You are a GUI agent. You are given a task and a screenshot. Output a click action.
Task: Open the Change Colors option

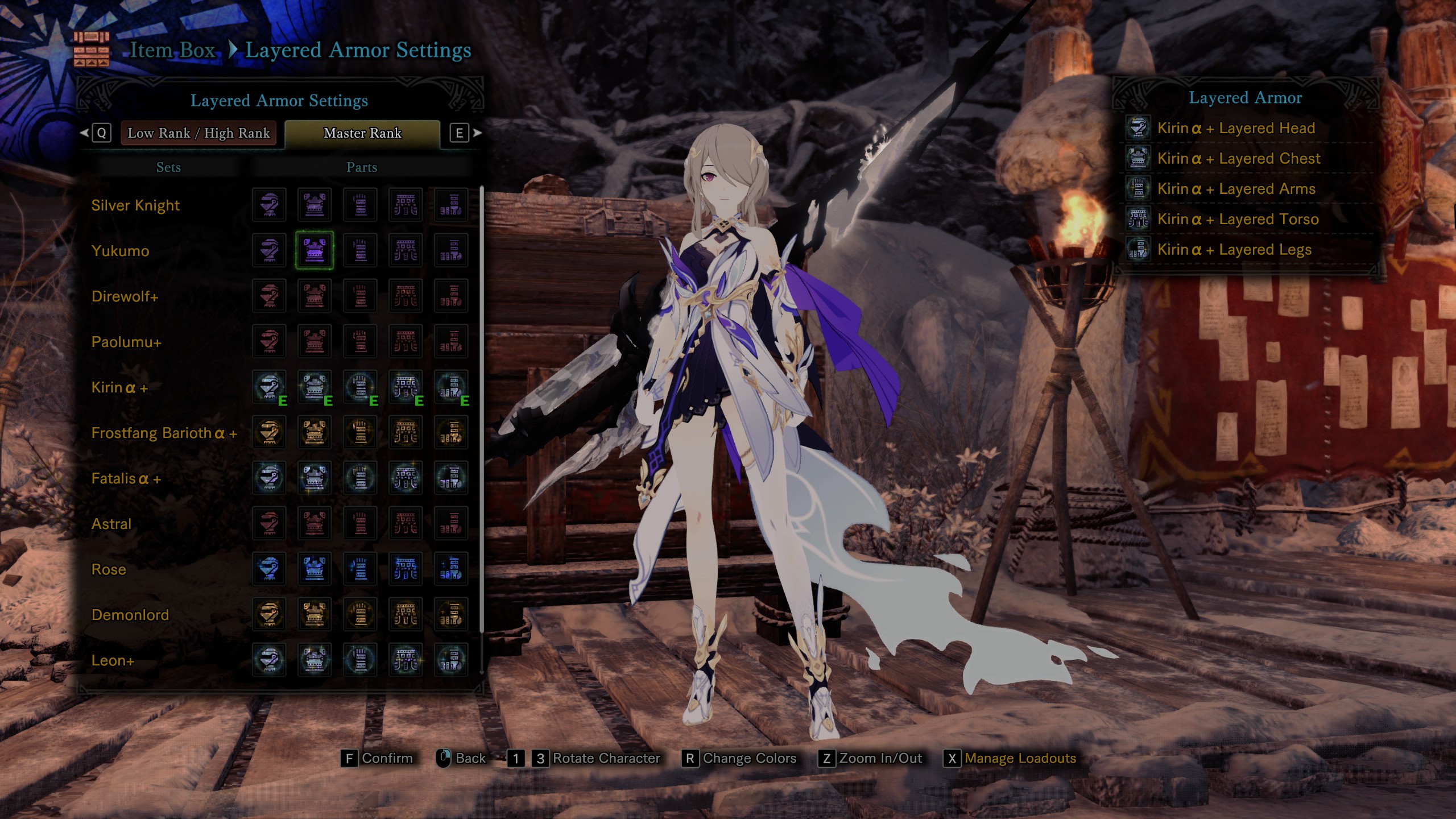[749, 758]
